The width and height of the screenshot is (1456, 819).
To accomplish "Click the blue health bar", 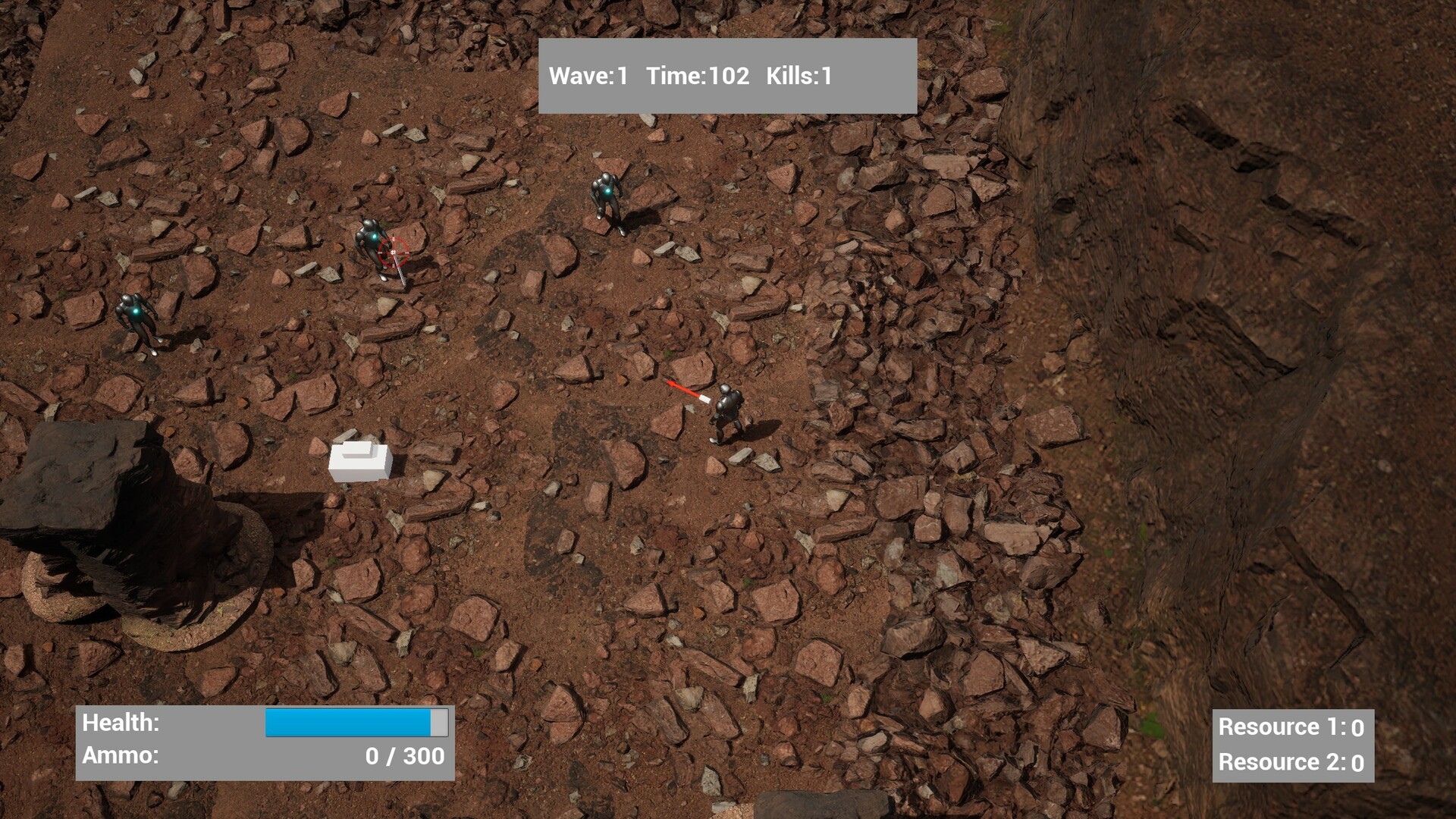I will [349, 723].
